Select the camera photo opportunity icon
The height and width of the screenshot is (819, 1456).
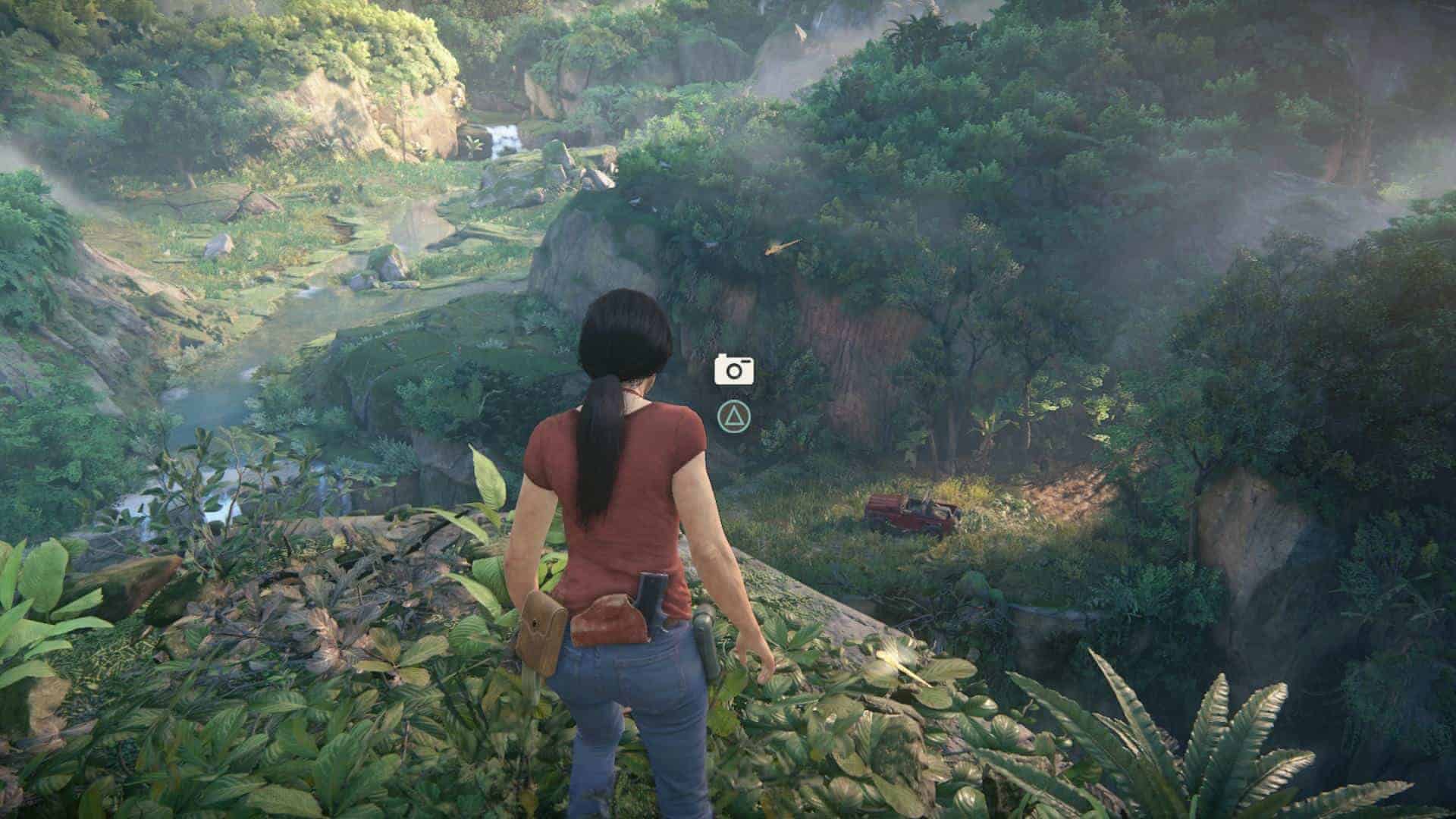click(733, 369)
